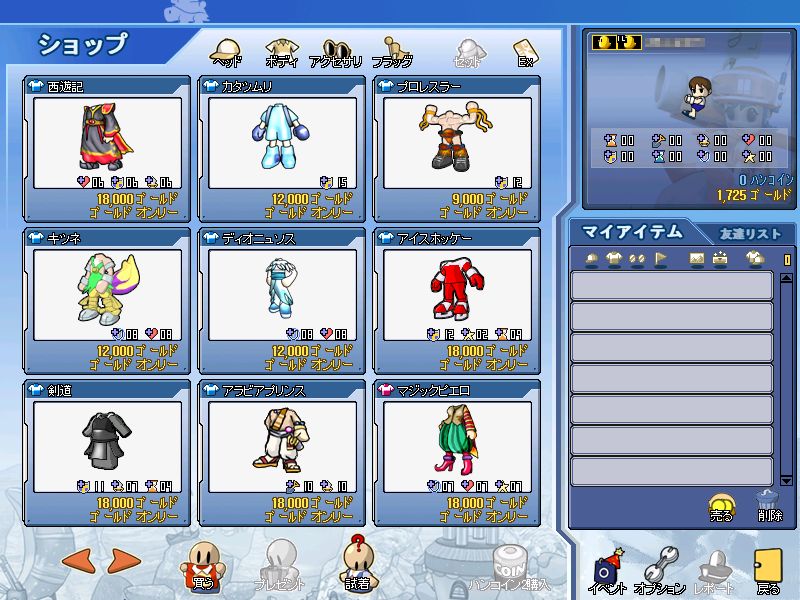
Task: Select the フラッグ (Flag) category tab
Action: 392,52
